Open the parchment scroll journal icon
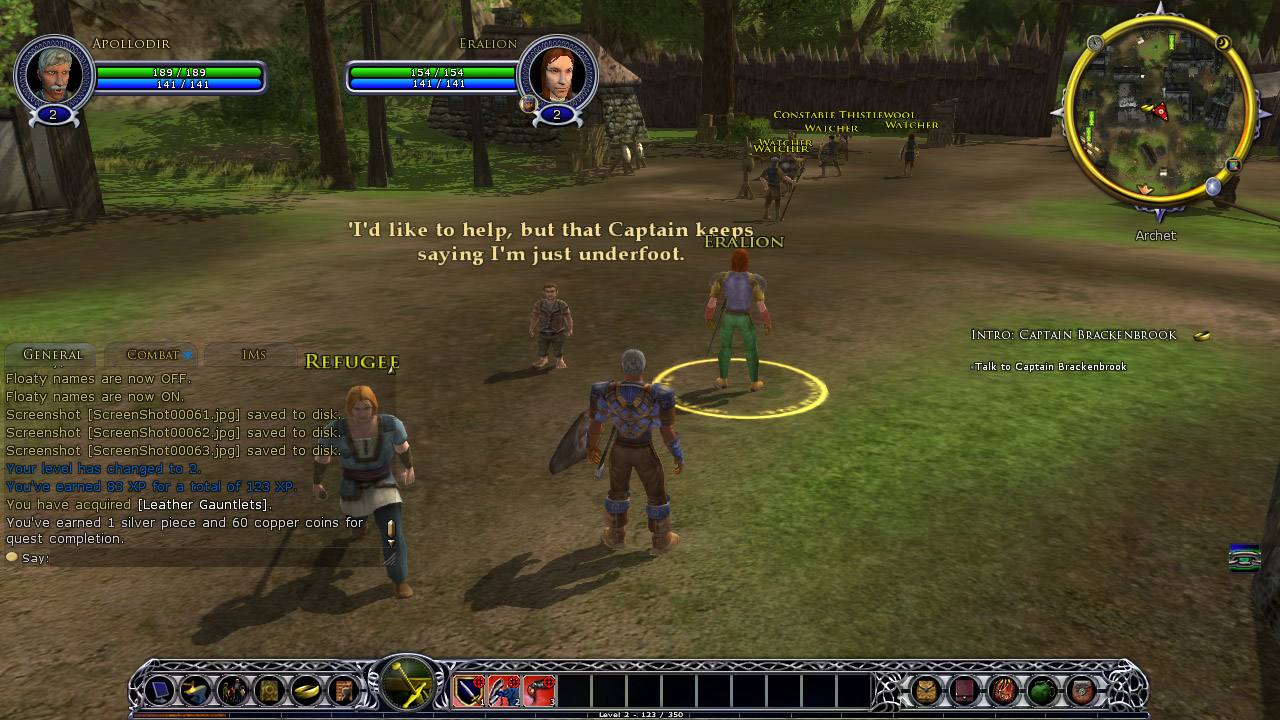 click(342, 691)
